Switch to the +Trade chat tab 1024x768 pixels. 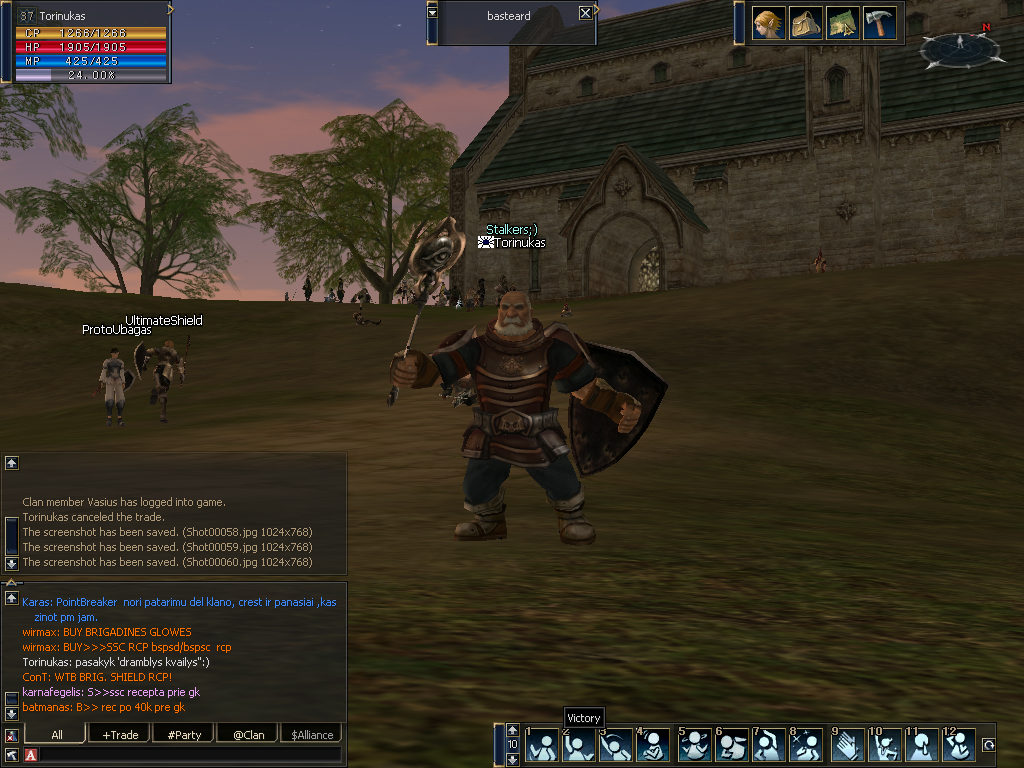click(120, 735)
